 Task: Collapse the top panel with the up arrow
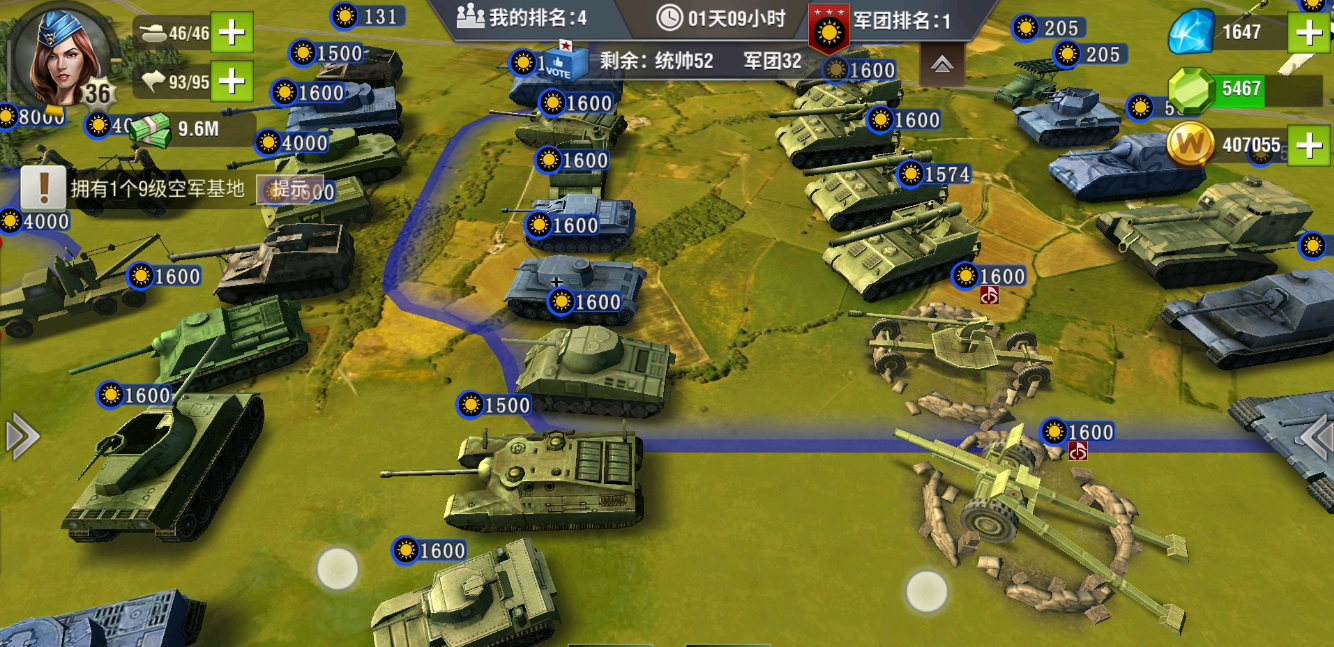coord(941,64)
